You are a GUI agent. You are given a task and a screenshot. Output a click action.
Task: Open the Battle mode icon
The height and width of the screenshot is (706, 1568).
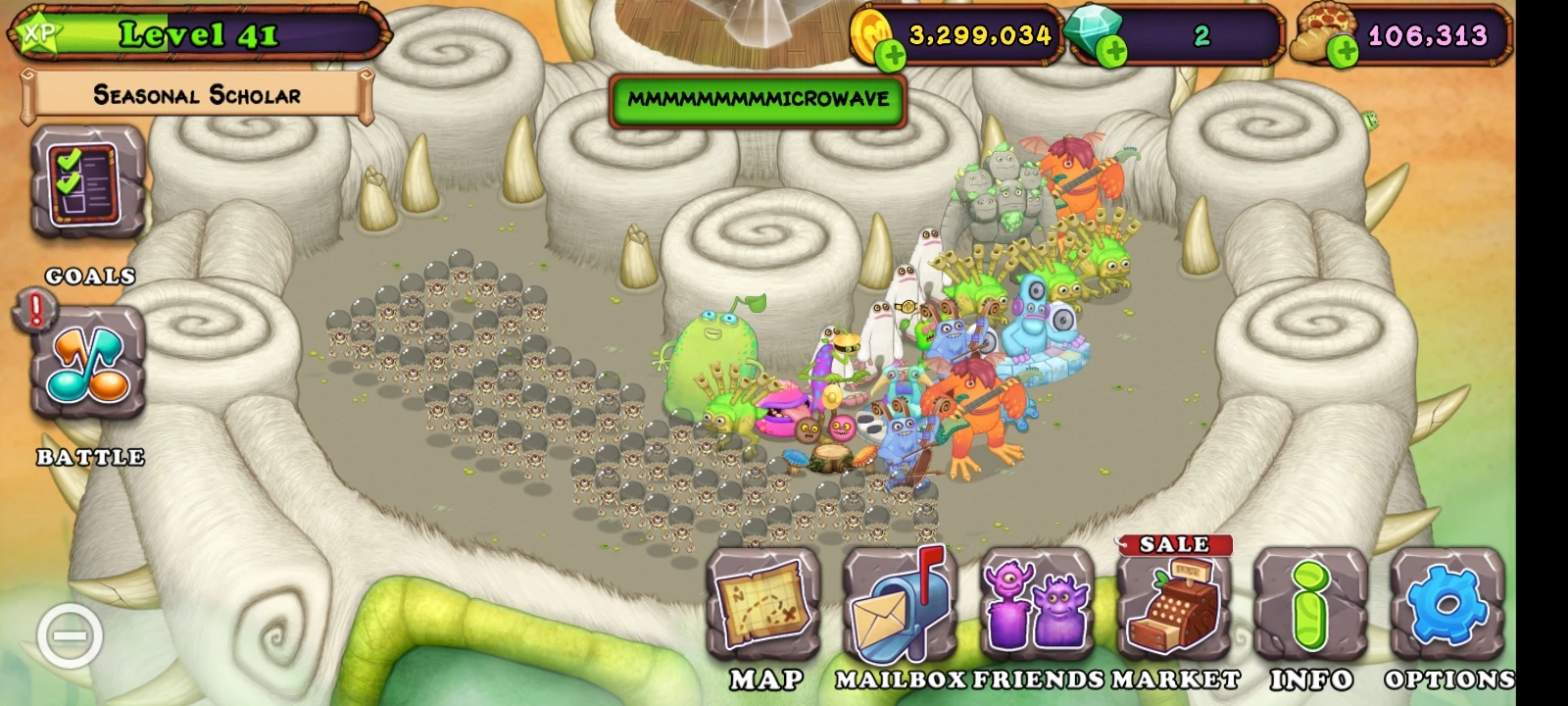pyautogui.click(x=86, y=363)
